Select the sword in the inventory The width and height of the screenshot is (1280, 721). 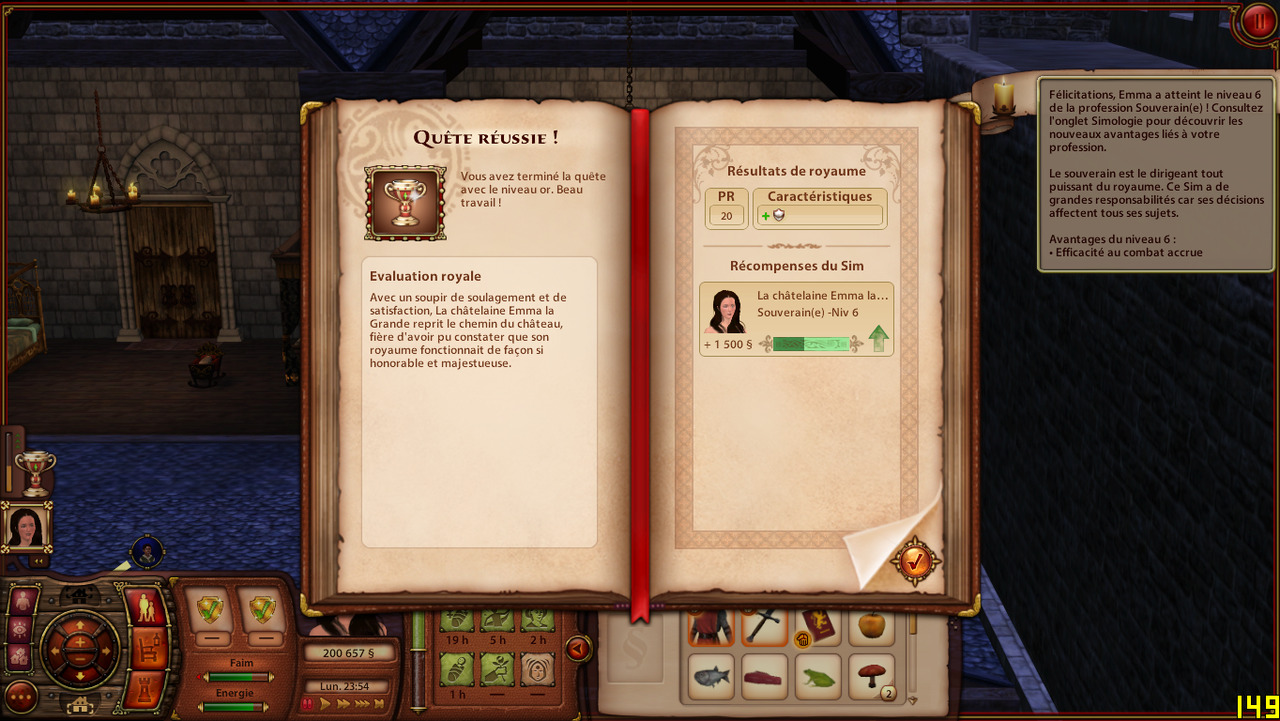pyautogui.click(x=765, y=625)
